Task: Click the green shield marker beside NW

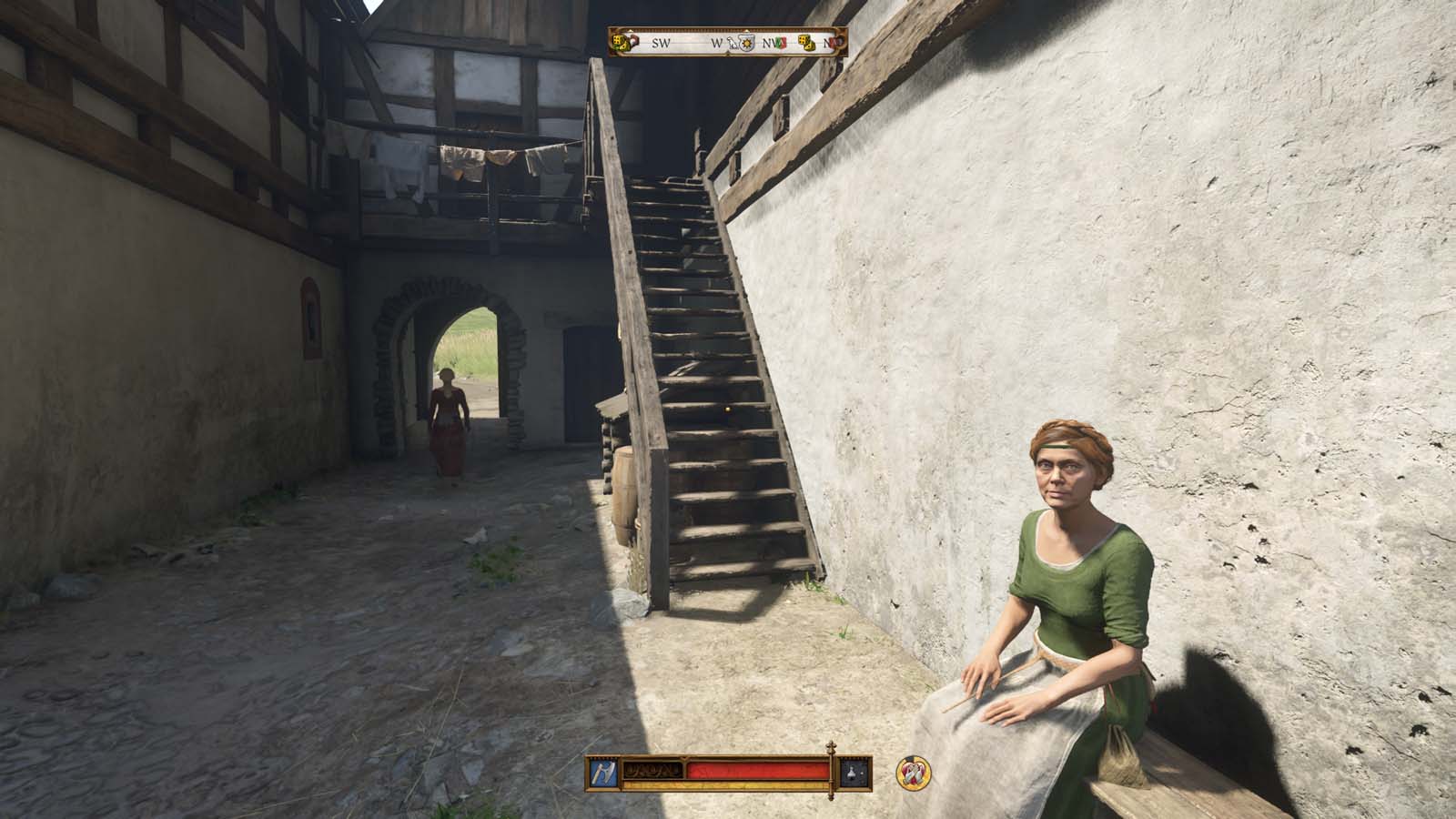Action: [778, 42]
